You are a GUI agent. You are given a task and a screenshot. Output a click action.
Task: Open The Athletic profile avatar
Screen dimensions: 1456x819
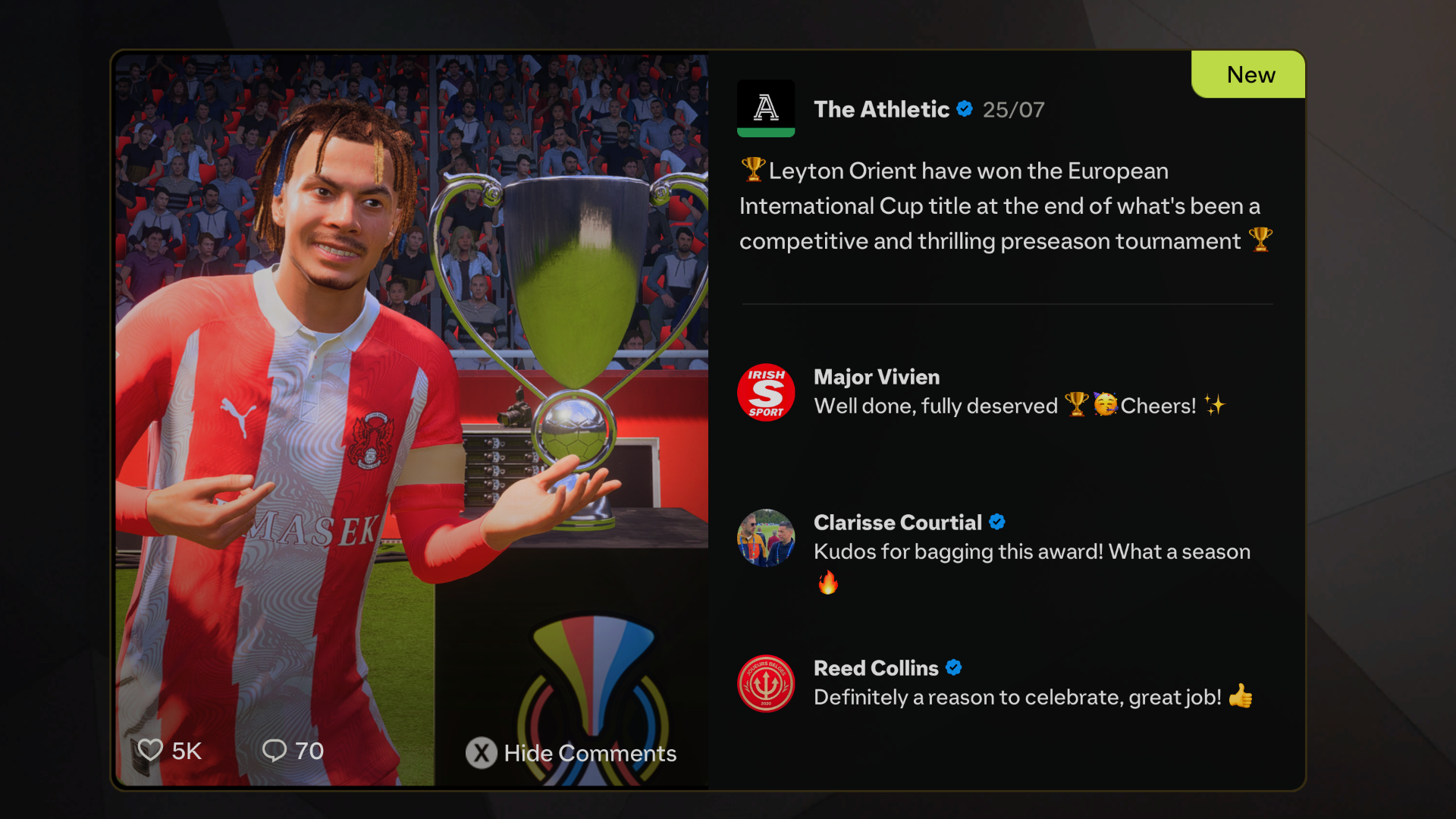(766, 108)
